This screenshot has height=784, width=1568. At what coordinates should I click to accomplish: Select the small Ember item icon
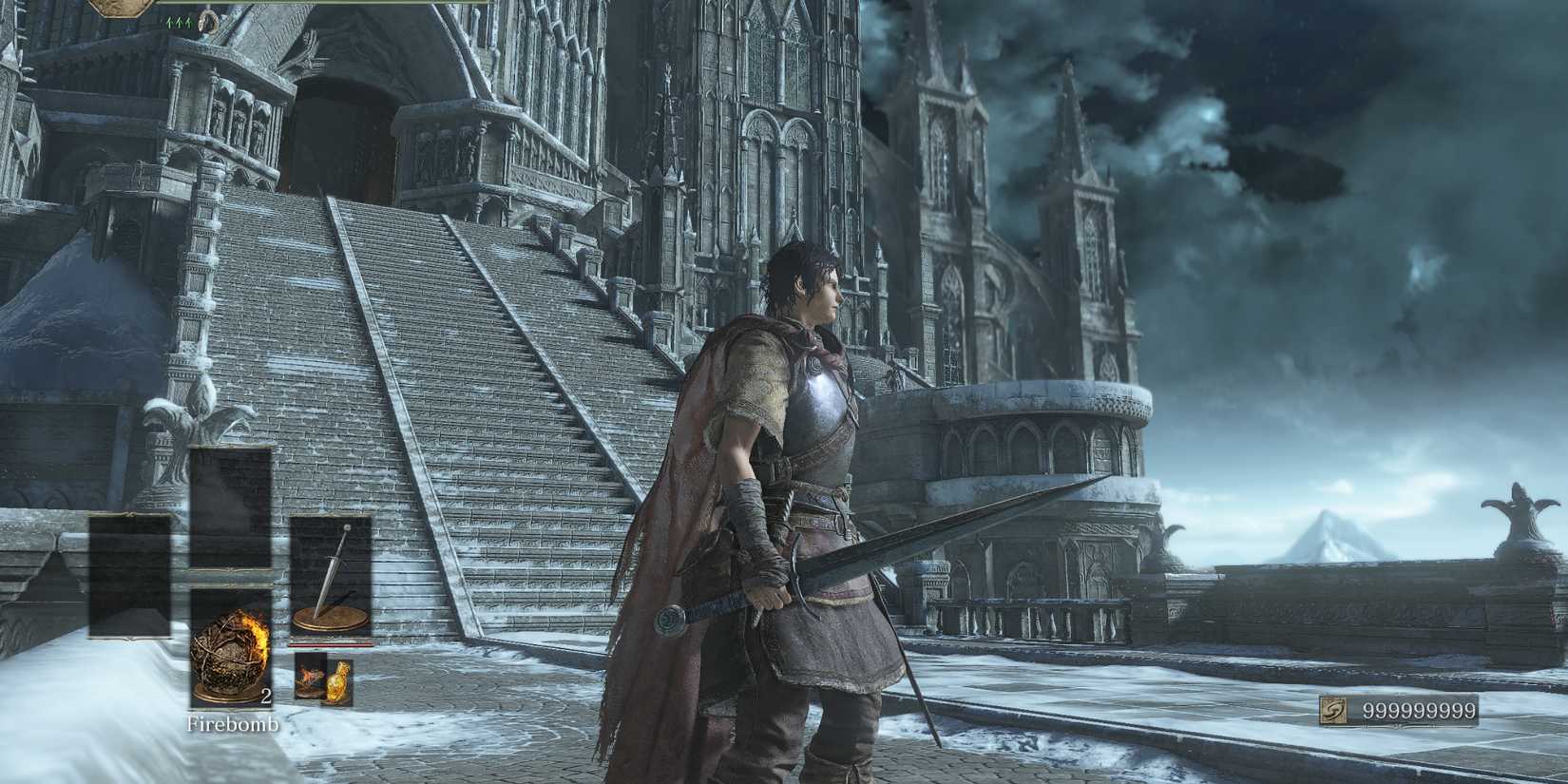[x=310, y=677]
